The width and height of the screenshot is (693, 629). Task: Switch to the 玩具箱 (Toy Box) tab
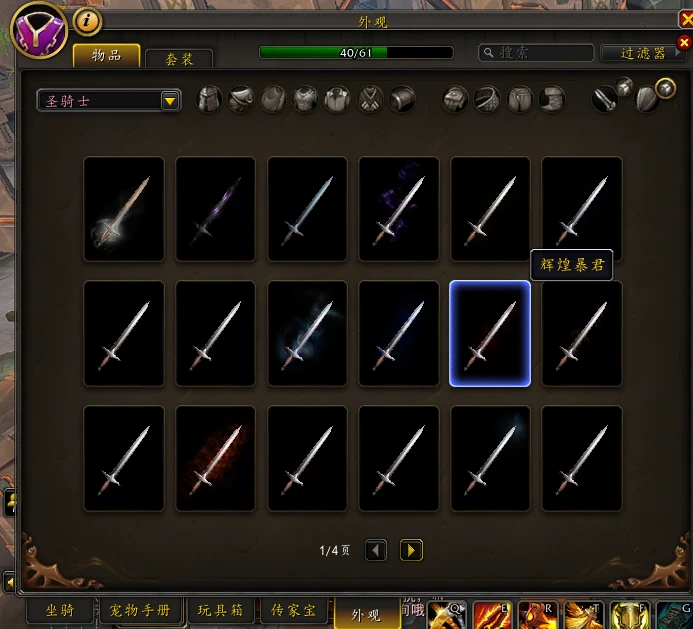pyautogui.click(x=220, y=610)
